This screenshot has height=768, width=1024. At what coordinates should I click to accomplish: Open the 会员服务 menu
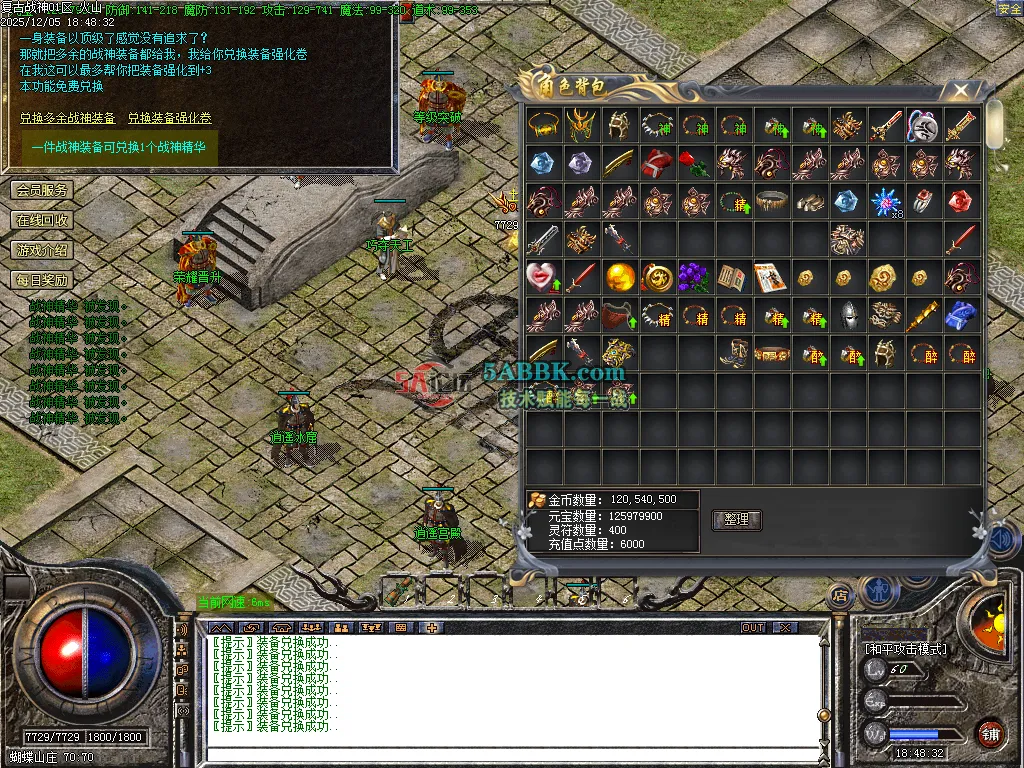click(x=42, y=190)
